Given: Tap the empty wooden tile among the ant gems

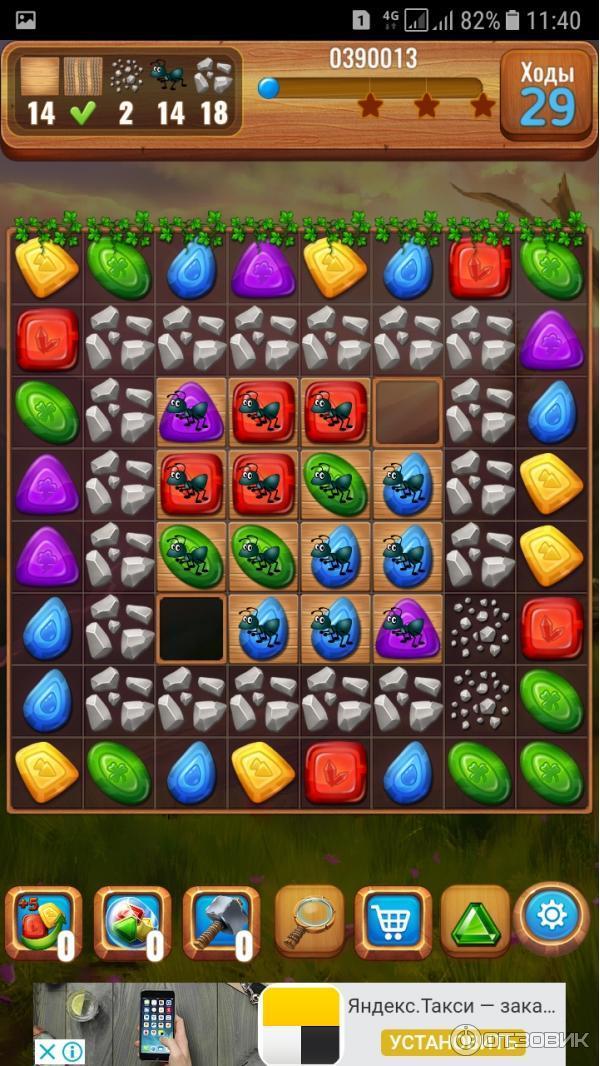Looking at the screenshot, I should tap(407, 412).
